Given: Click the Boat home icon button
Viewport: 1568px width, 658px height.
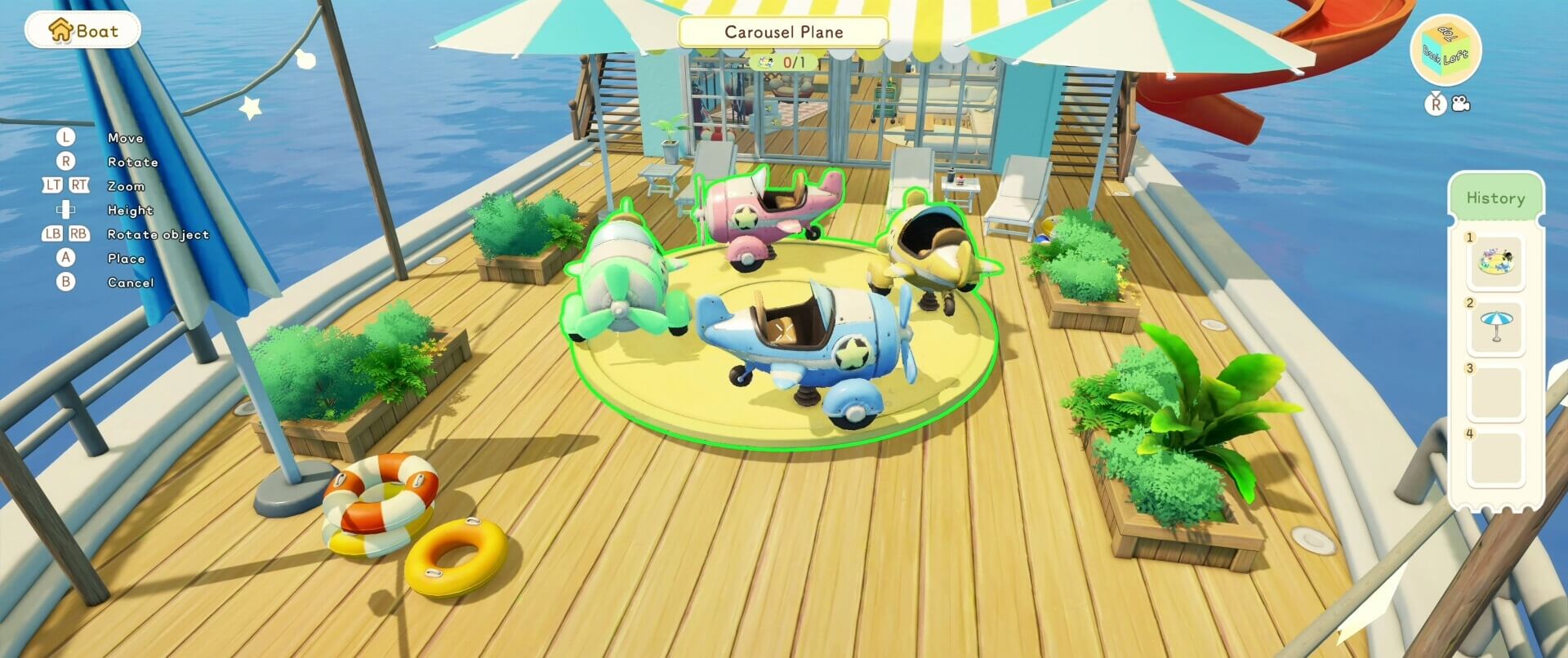Looking at the screenshot, I should (x=82, y=29).
